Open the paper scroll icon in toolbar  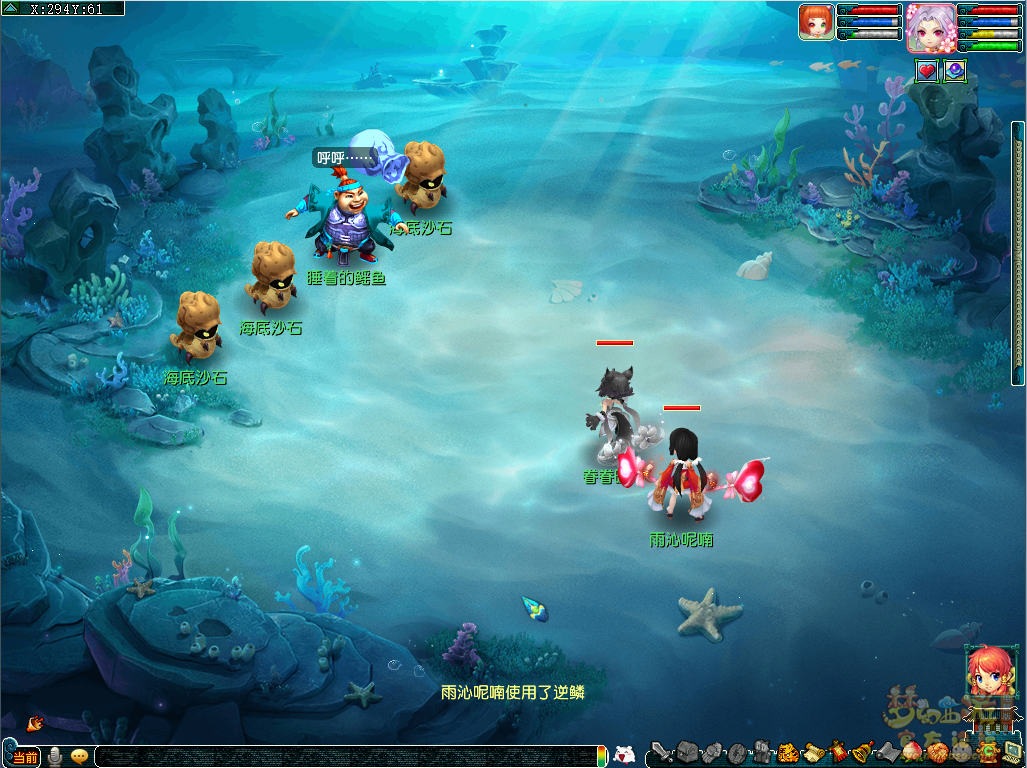tap(813, 752)
